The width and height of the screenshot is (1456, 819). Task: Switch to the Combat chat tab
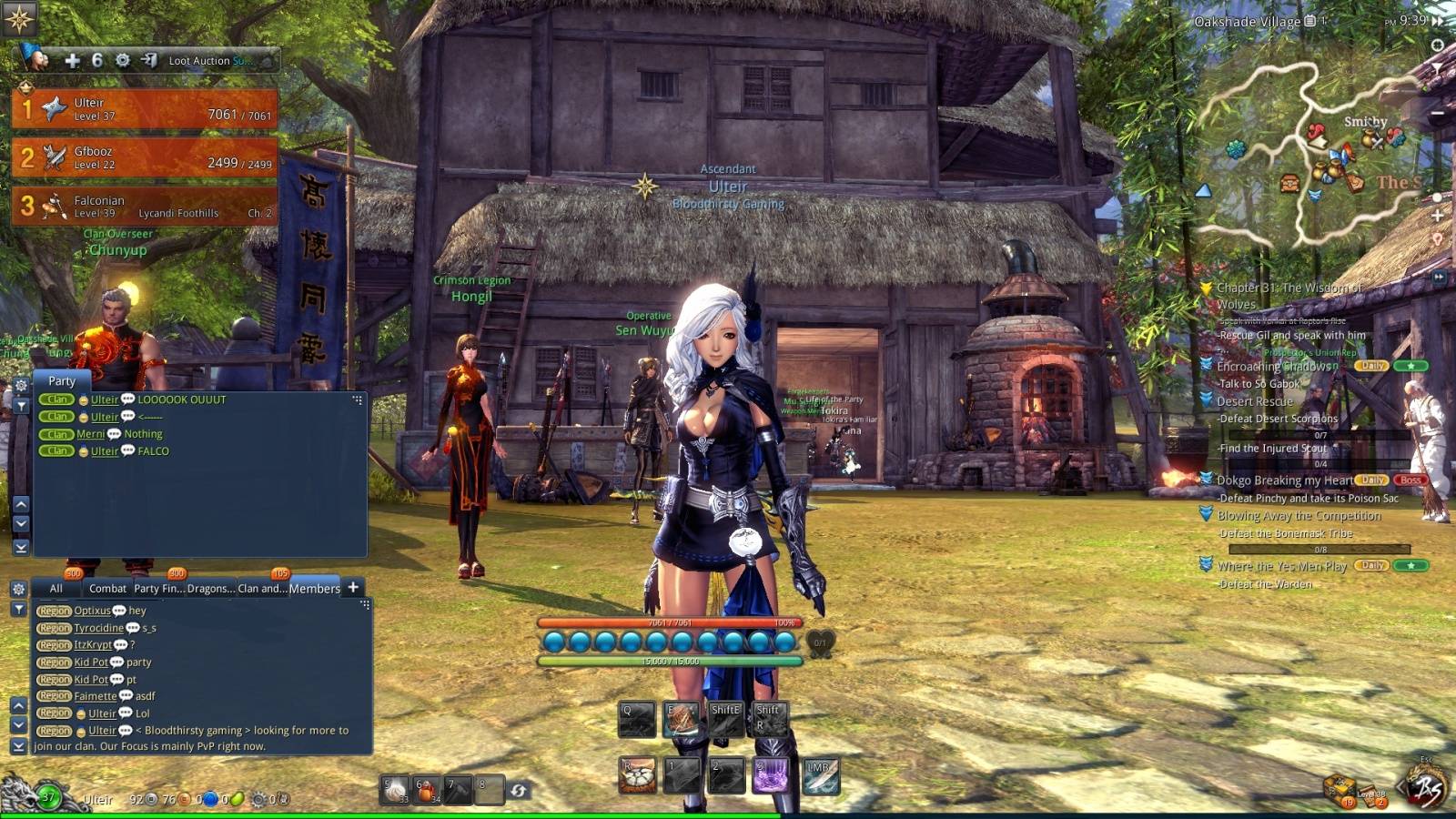[107, 589]
